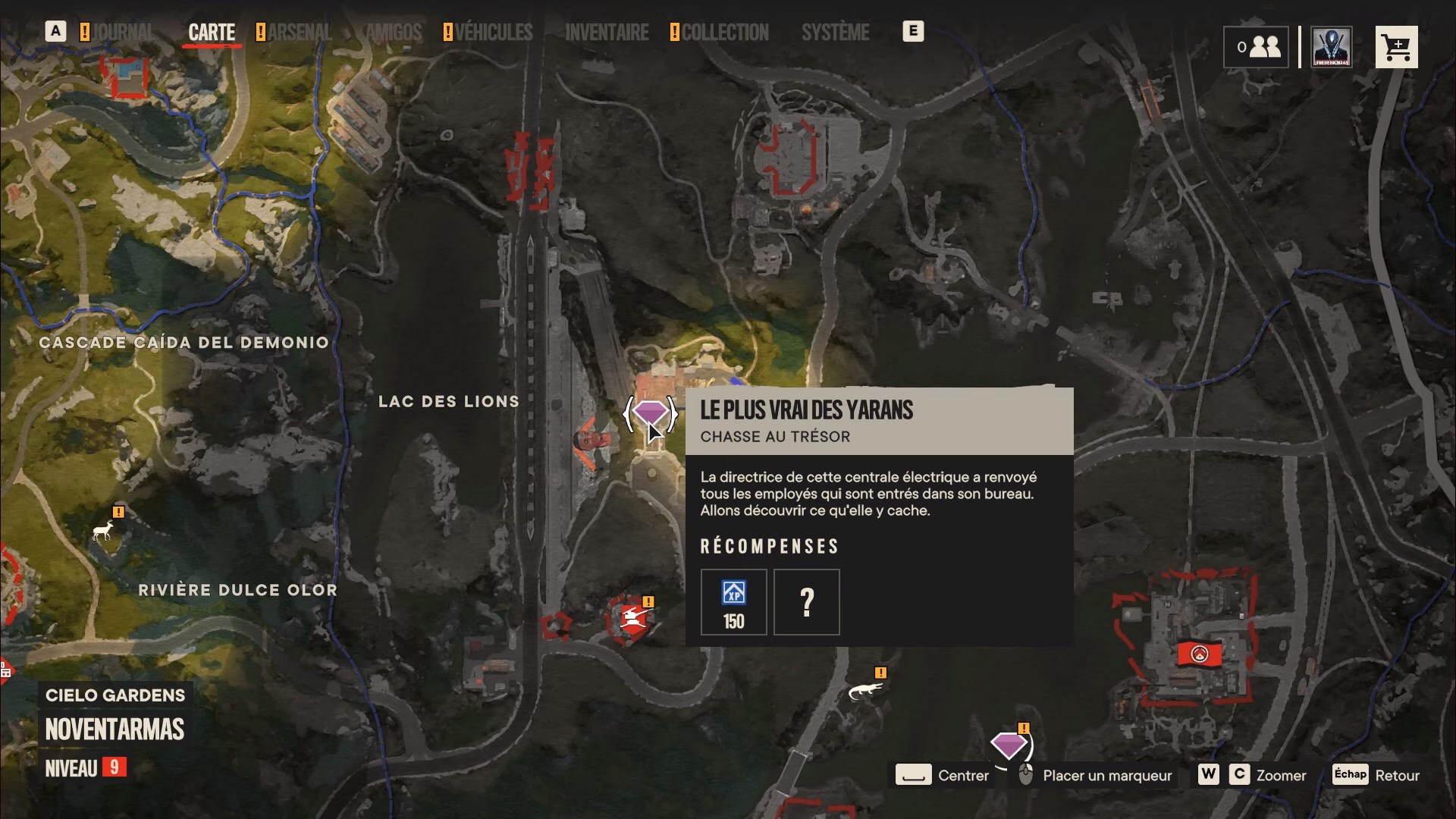Screen dimensions: 1456x819
Task: Go to the Inventaire tab
Action: (x=607, y=32)
